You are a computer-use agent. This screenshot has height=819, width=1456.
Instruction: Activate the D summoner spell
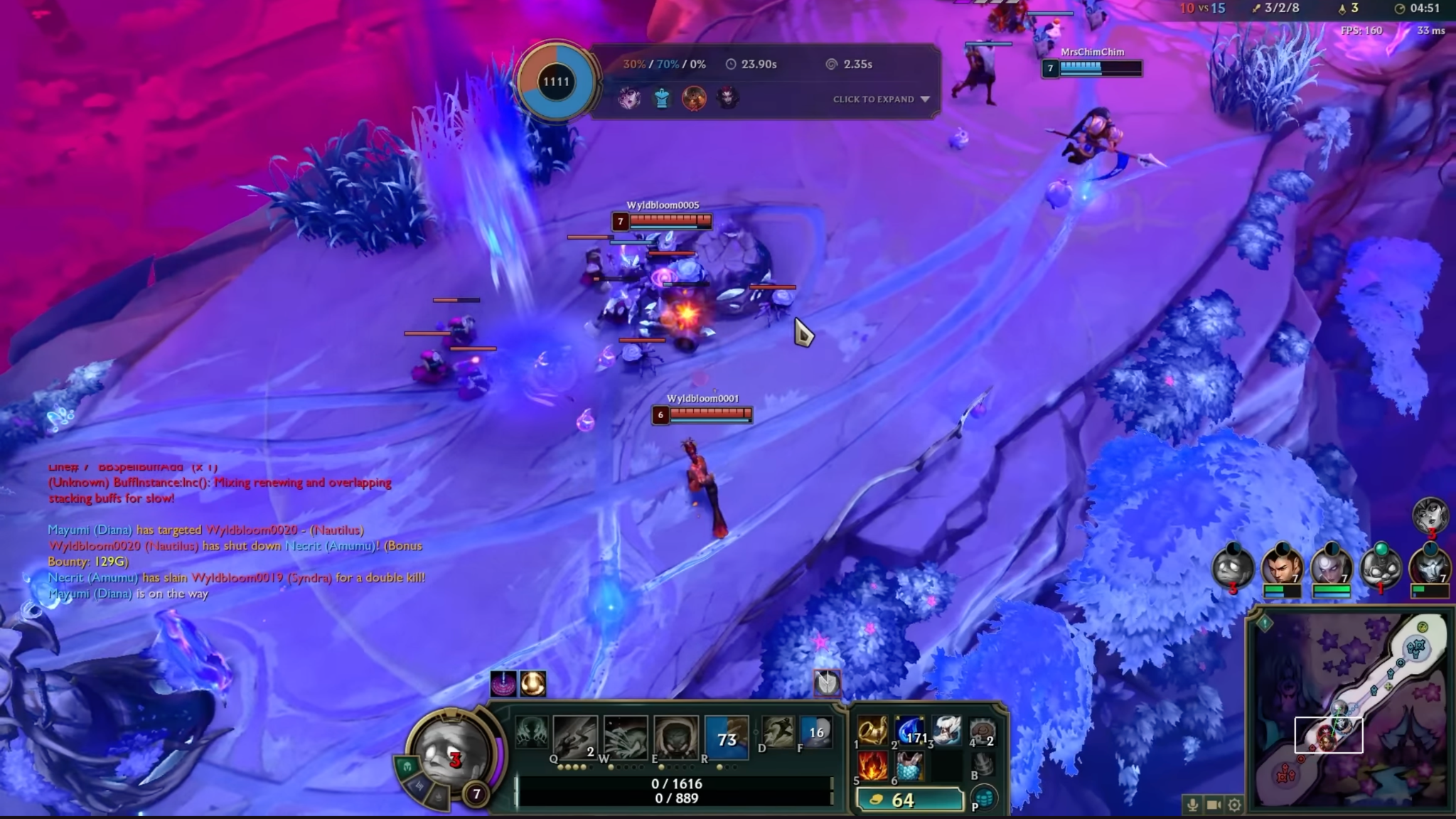(x=778, y=732)
